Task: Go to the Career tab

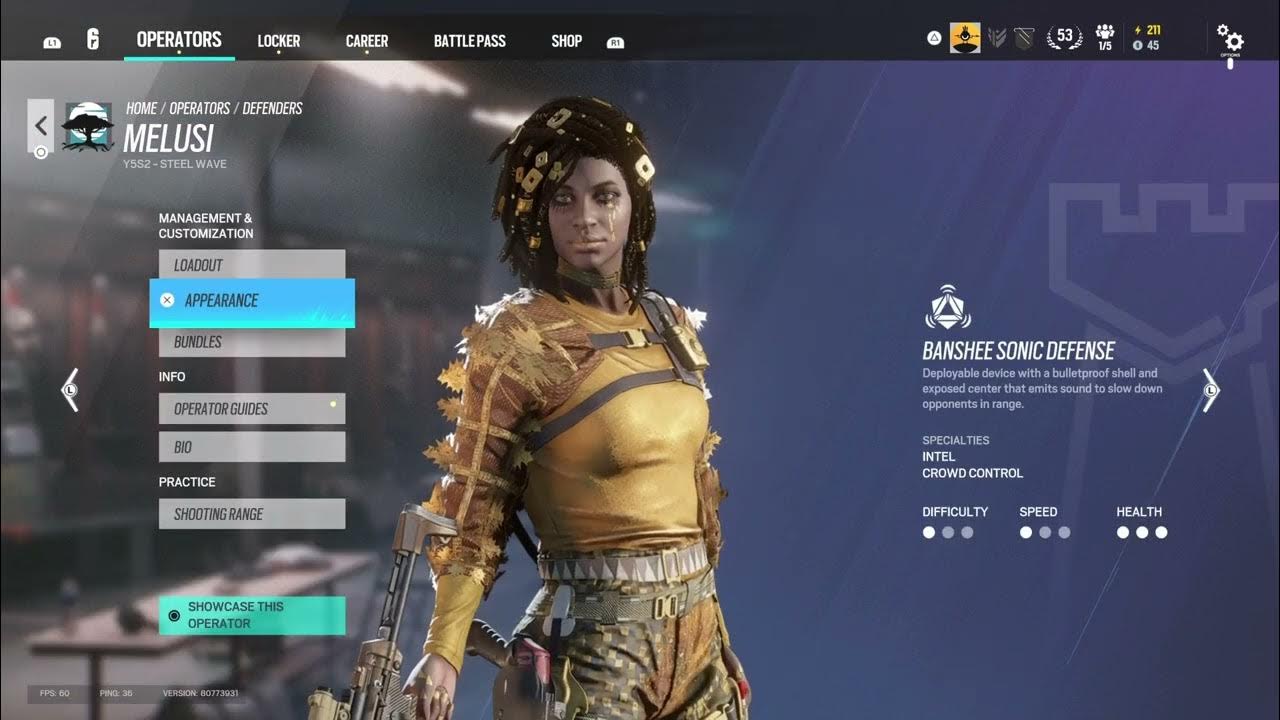Action: [x=367, y=41]
